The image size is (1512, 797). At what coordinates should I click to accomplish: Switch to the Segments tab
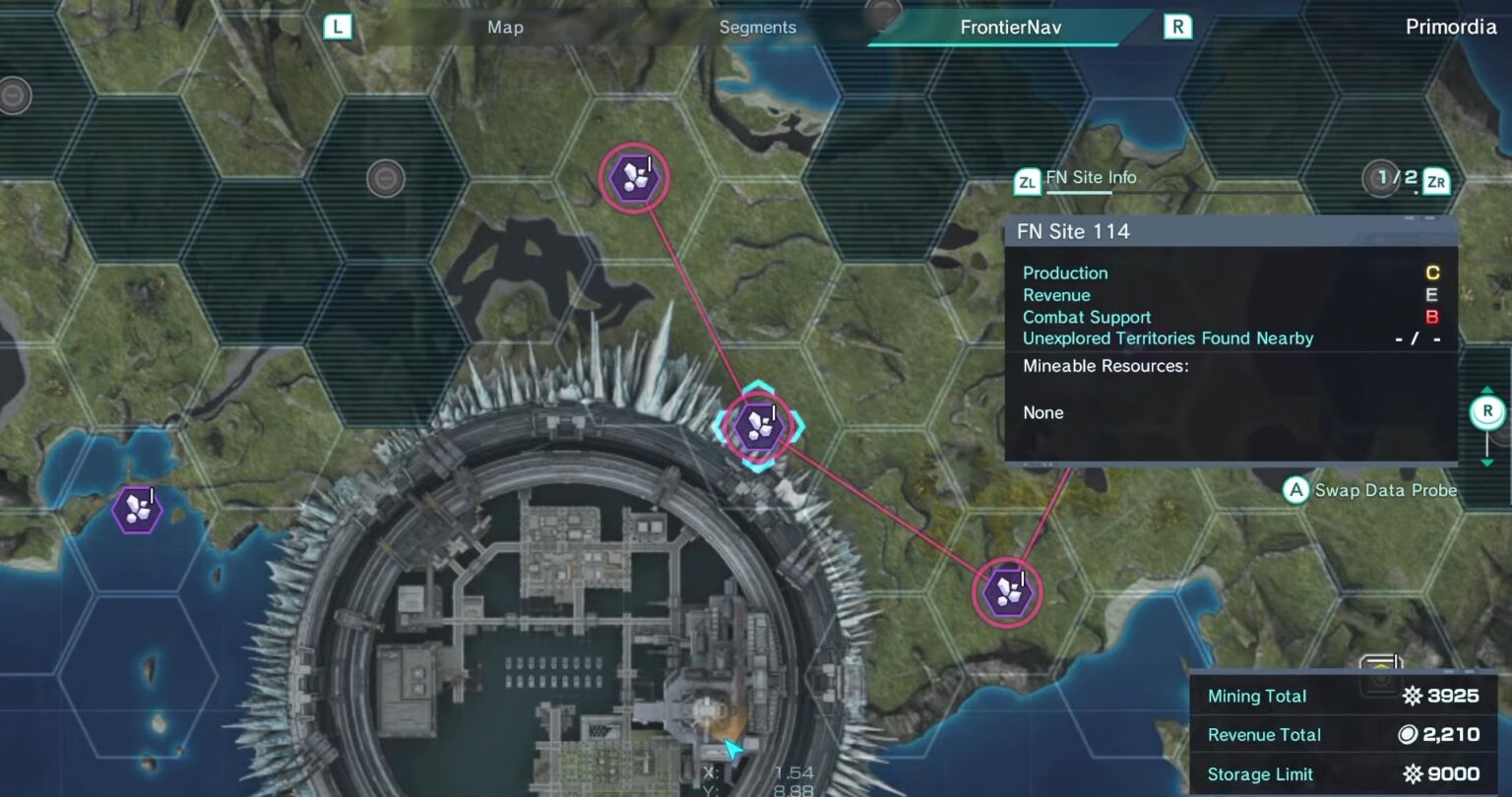tap(757, 27)
